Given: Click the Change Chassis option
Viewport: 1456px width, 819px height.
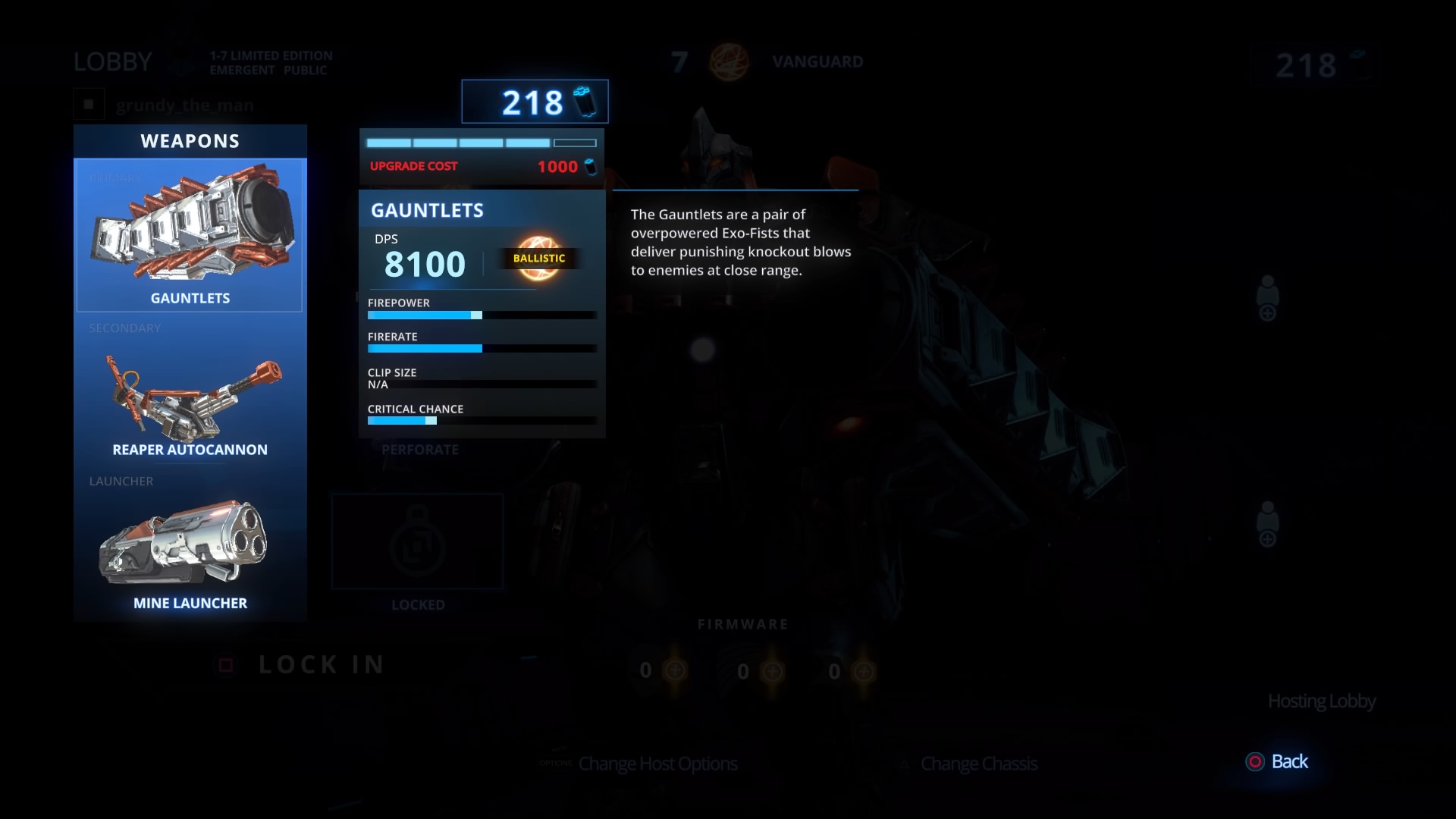Looking at the screenshot, I should tap(978, 764).
